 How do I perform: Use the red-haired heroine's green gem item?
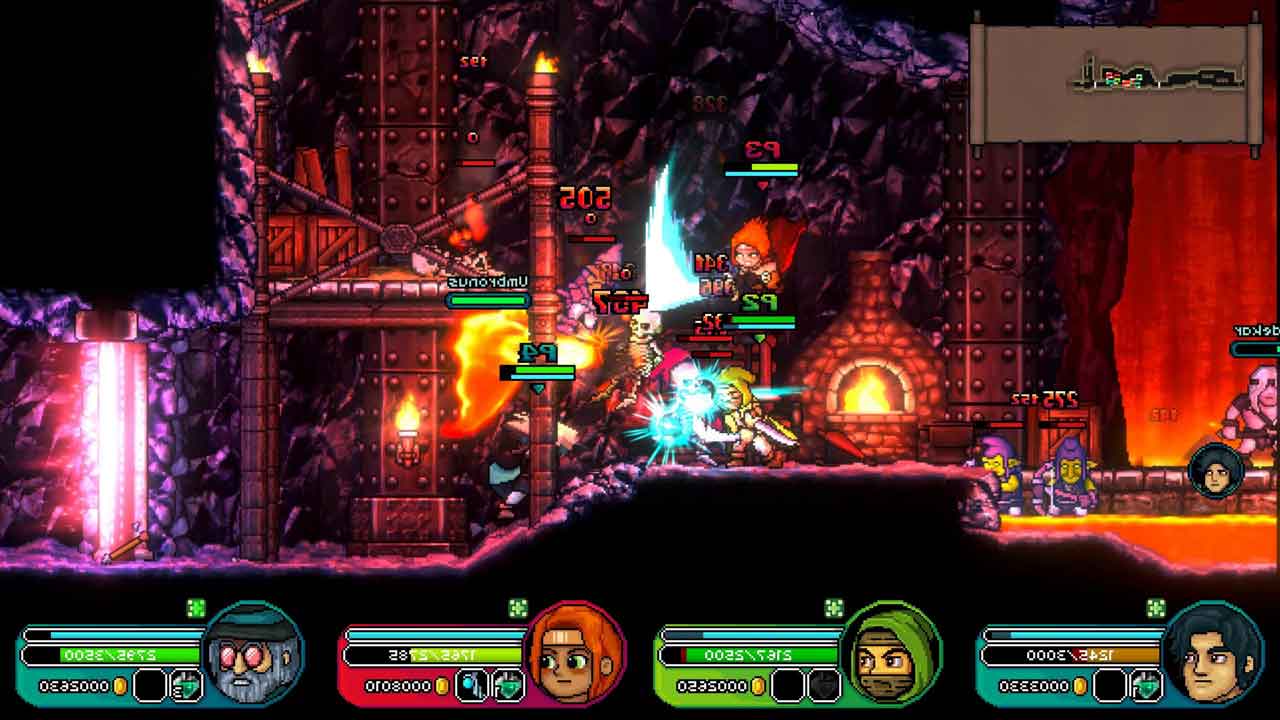508,686
